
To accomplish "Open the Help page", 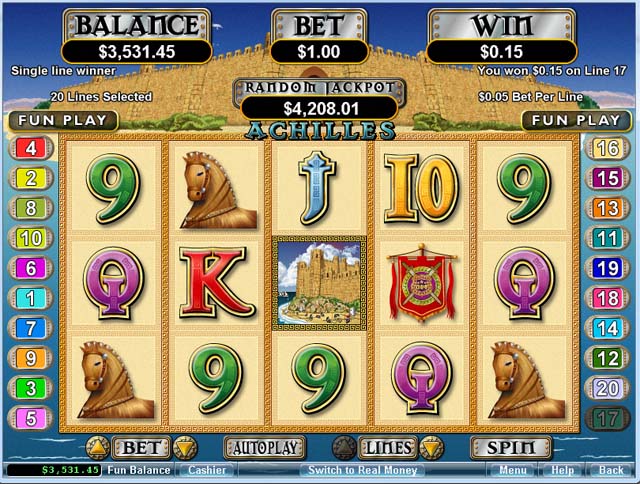I will click(563, 470).
